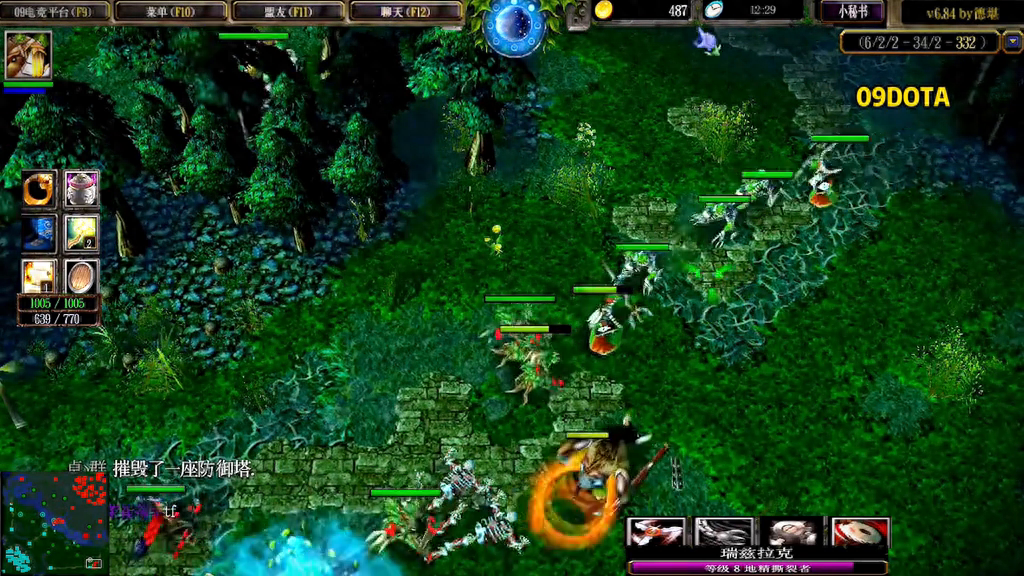The height and width of the screenshot is (576, 1024).
Task: Click the day-night moon clock orb
Action: pyautogui.click(x=514, y=25)
